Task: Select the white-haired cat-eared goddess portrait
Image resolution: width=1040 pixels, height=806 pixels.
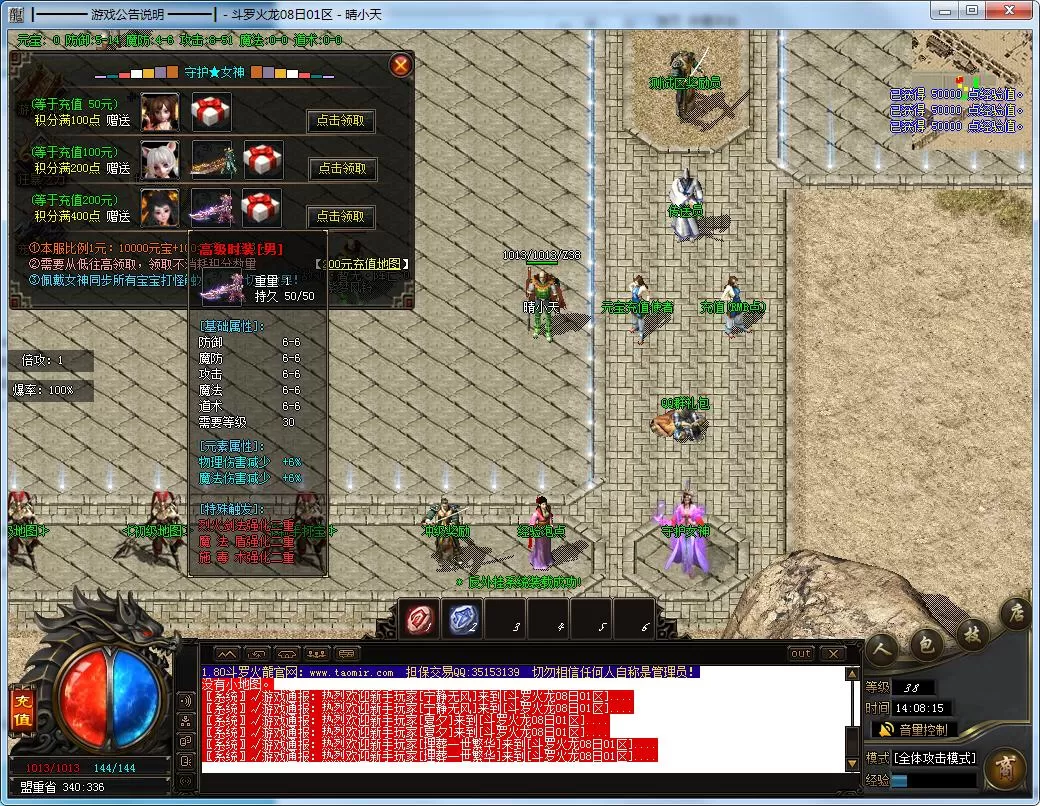Action: tap(160, 160)
